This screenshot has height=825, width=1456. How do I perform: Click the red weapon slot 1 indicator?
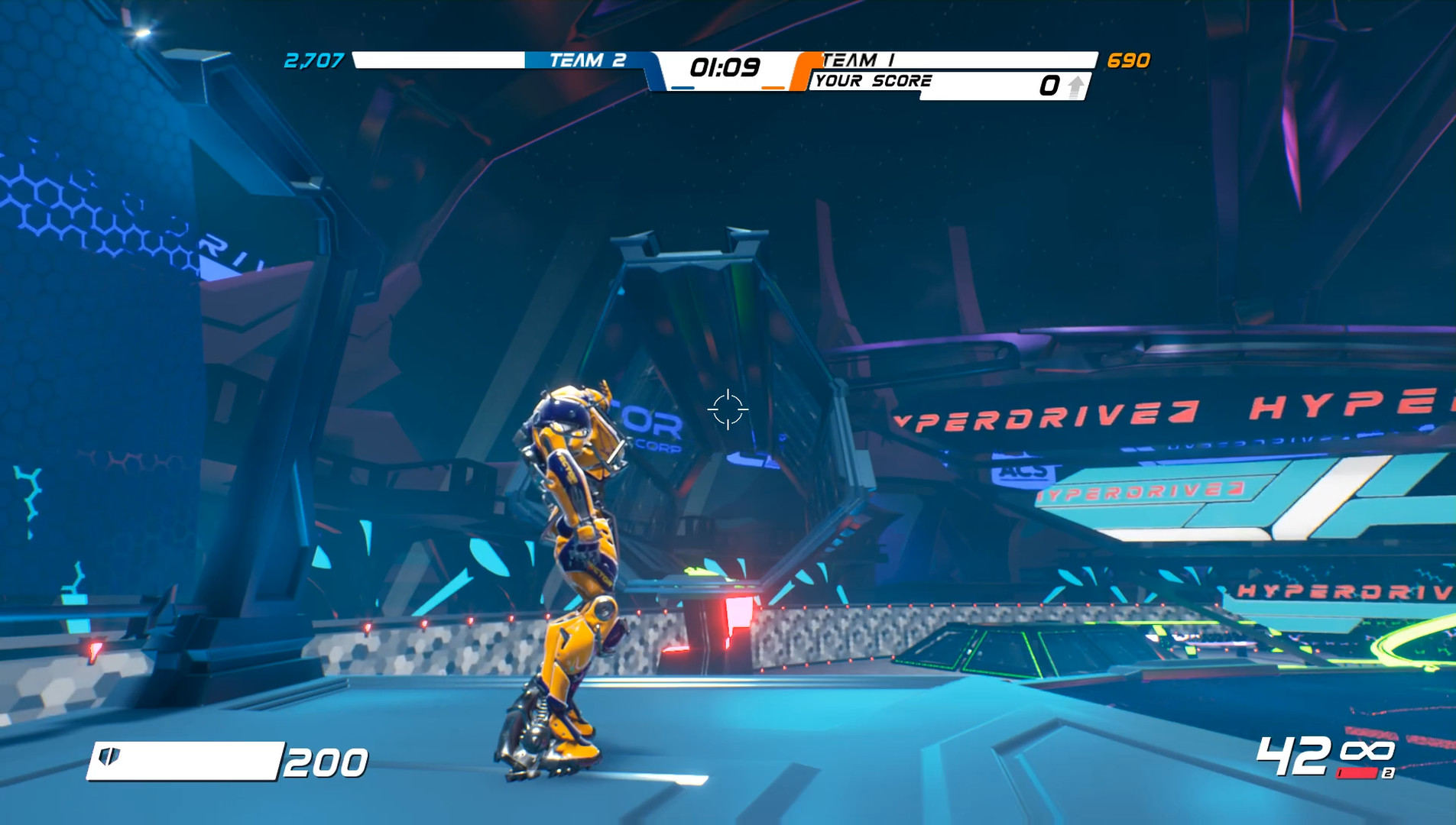pos(1356,774)
